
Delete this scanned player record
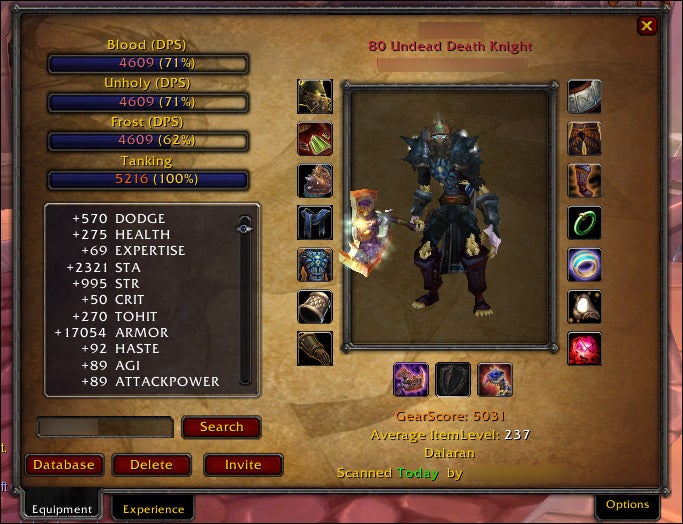pos(151,465)
